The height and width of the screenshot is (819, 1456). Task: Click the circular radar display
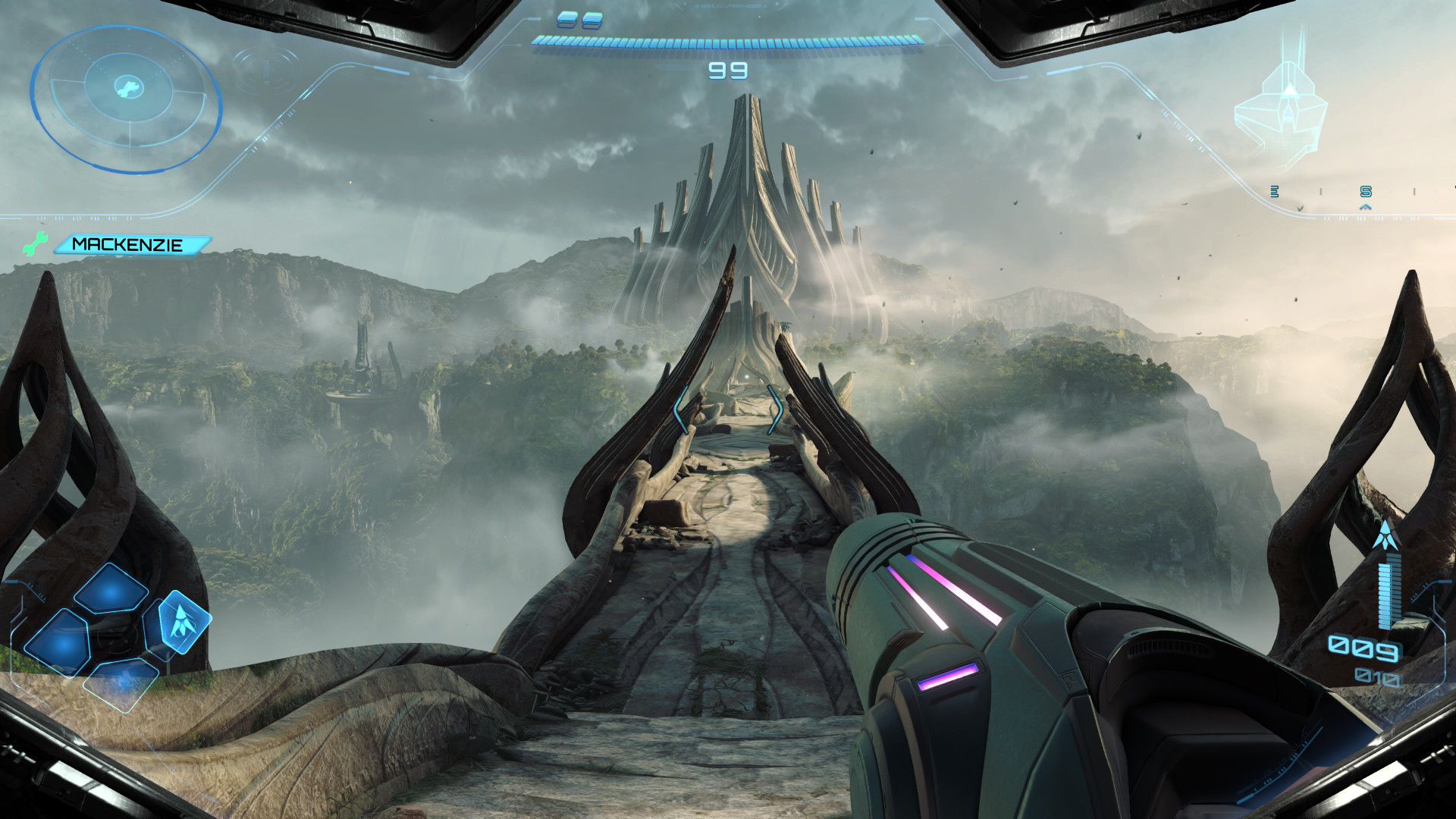pos(126,97)
